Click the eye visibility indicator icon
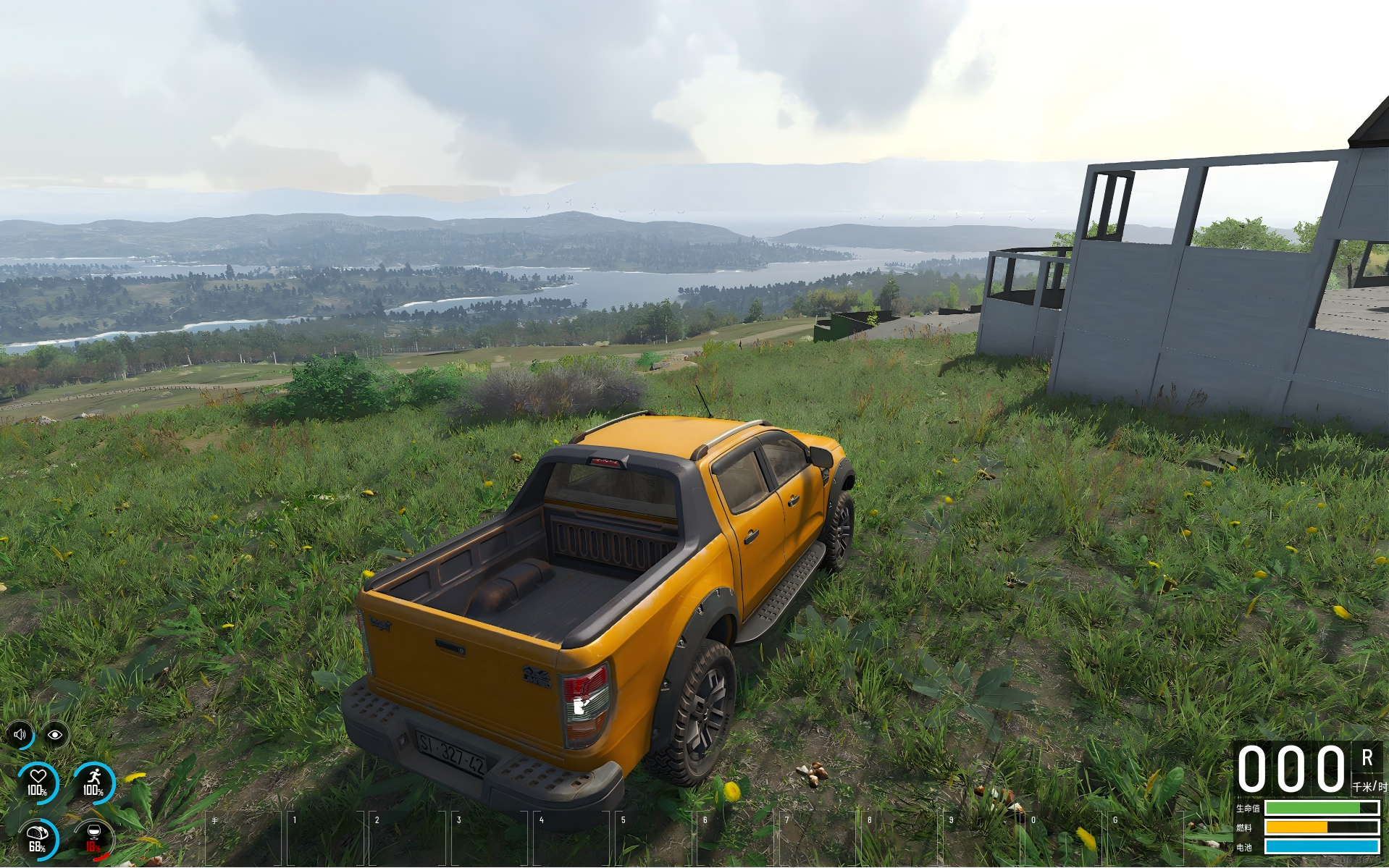1389x868 pixels. tap(55, 735)
